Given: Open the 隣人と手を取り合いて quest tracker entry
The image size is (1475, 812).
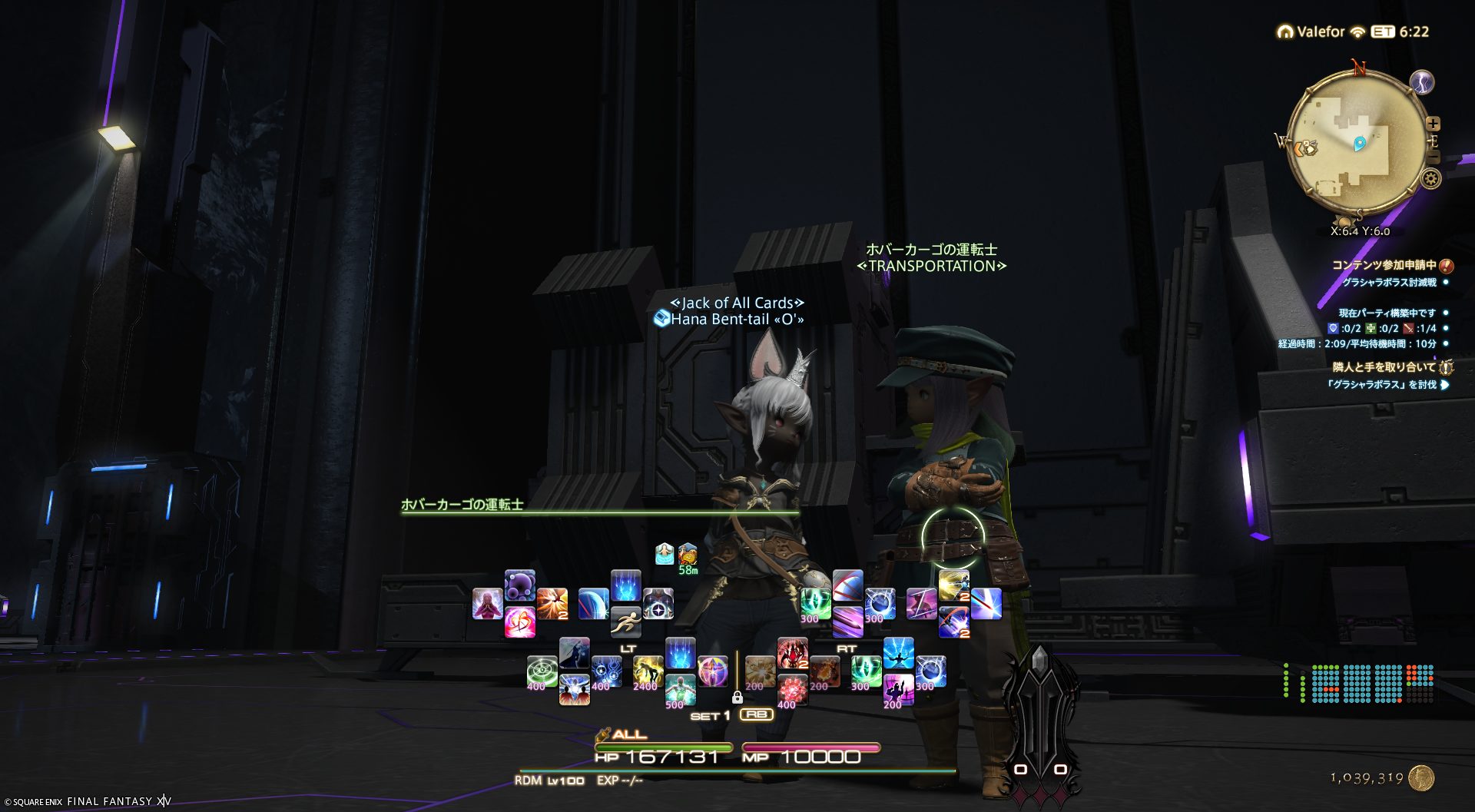Looking at the screenshot, I should [x=1384, y=367].
